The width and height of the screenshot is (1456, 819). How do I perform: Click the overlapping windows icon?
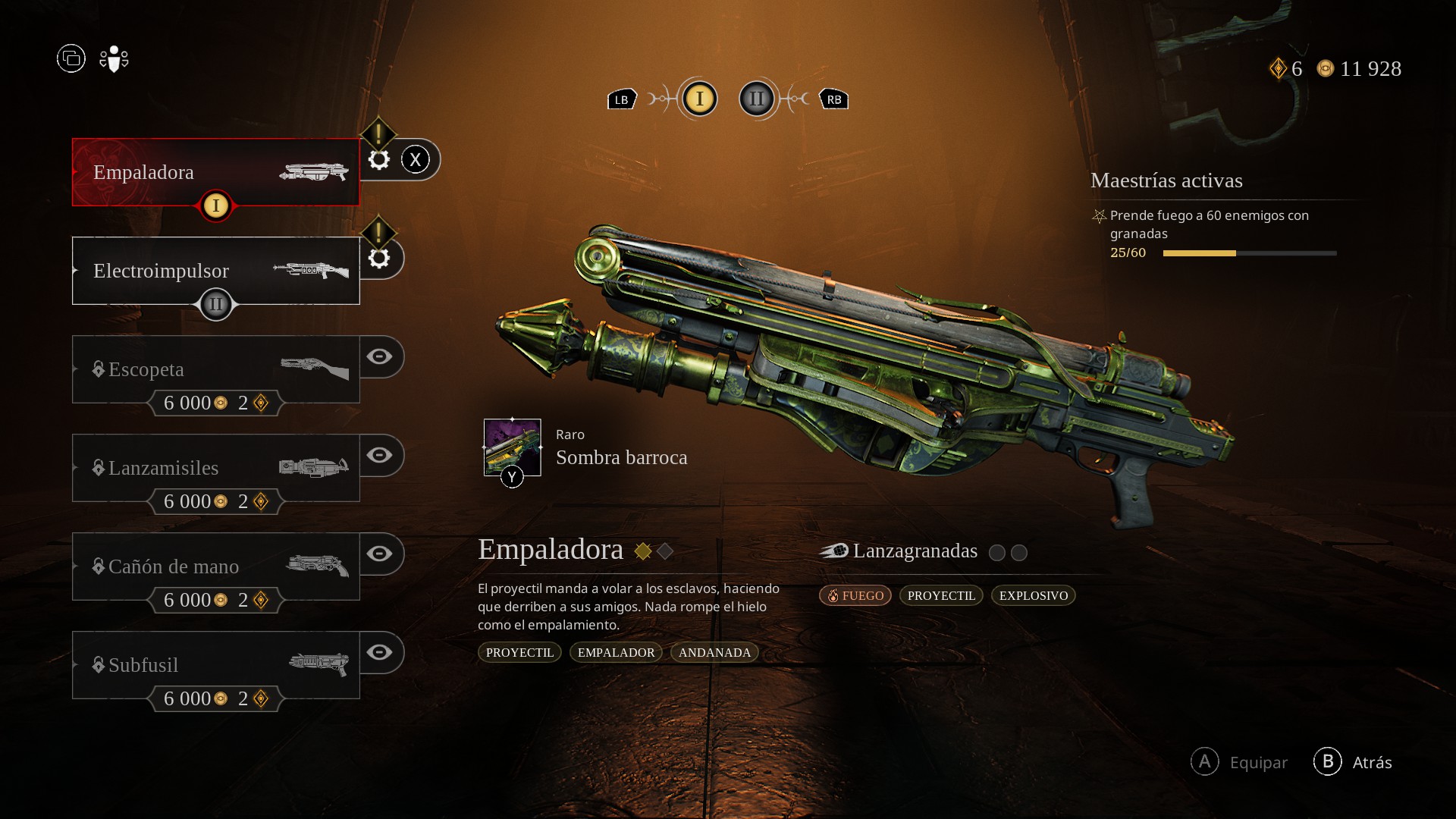[x=71, y=58]
